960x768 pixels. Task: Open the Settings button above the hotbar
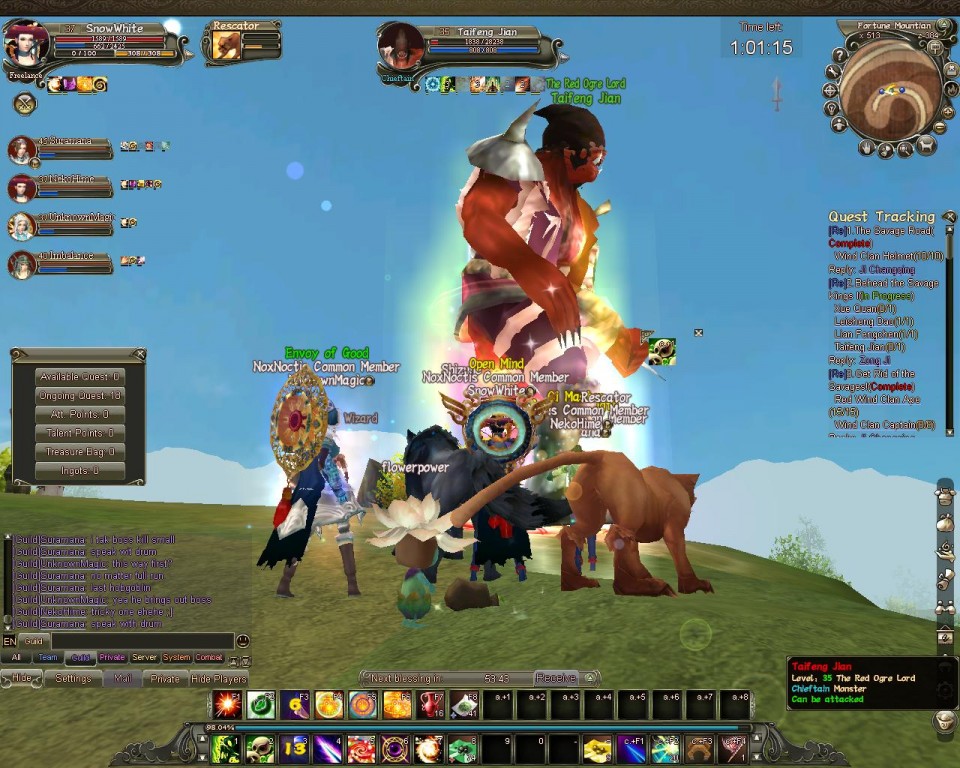tap(73, 678)
